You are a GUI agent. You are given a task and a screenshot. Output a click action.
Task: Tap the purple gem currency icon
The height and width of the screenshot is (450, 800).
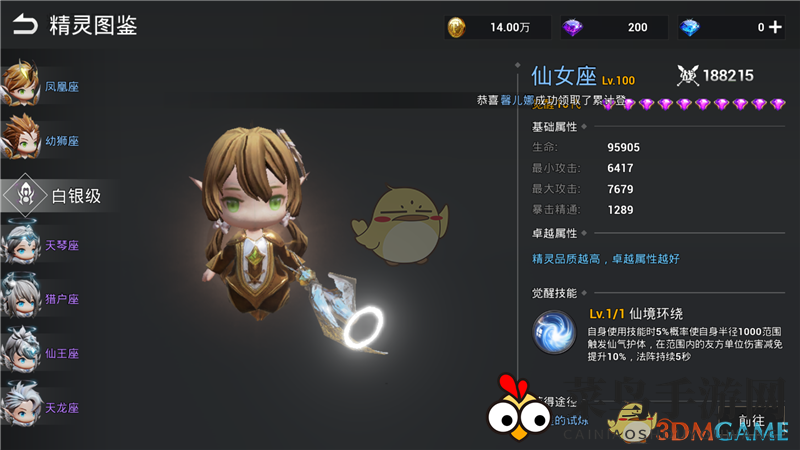point(573,28)
